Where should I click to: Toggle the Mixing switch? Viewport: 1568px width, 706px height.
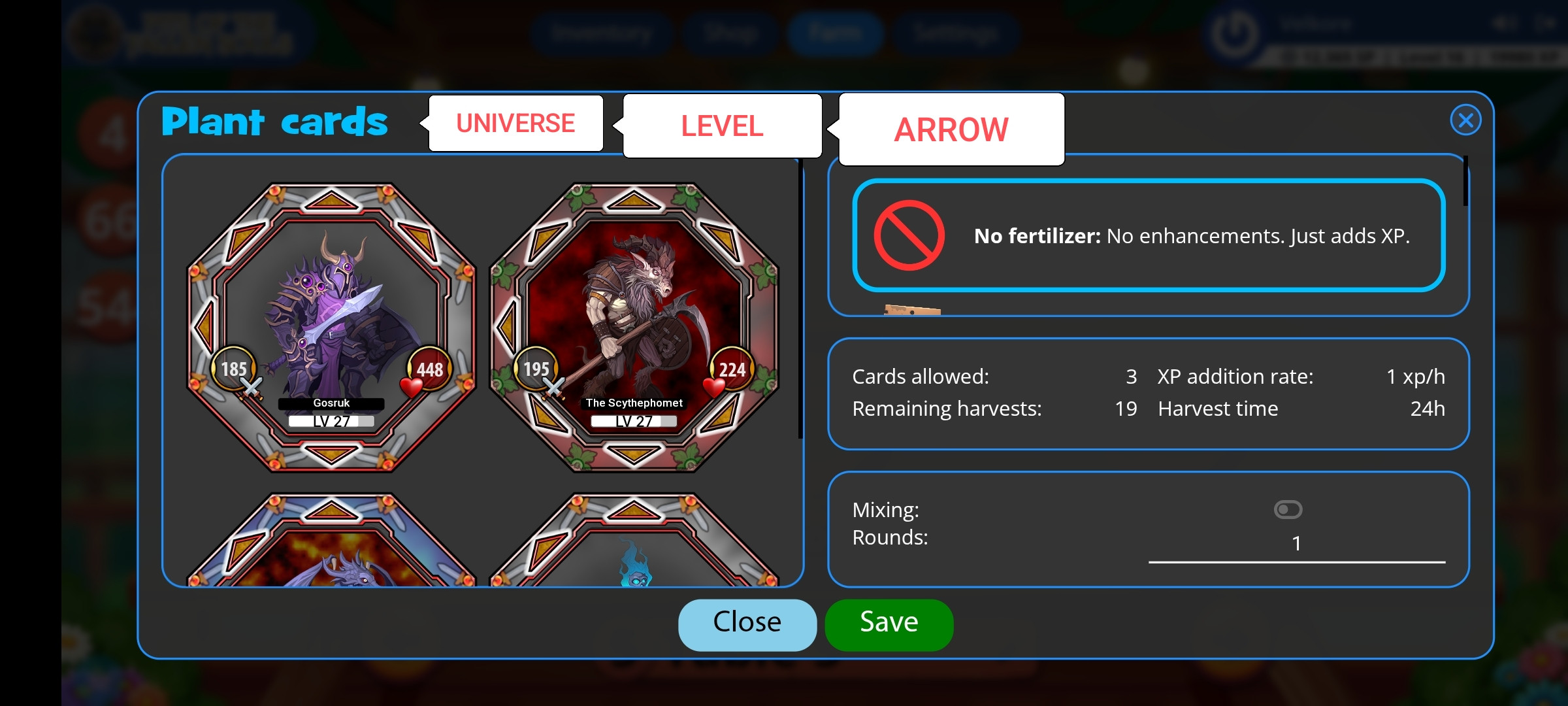pyautogui.click(x=1288, y=509)
